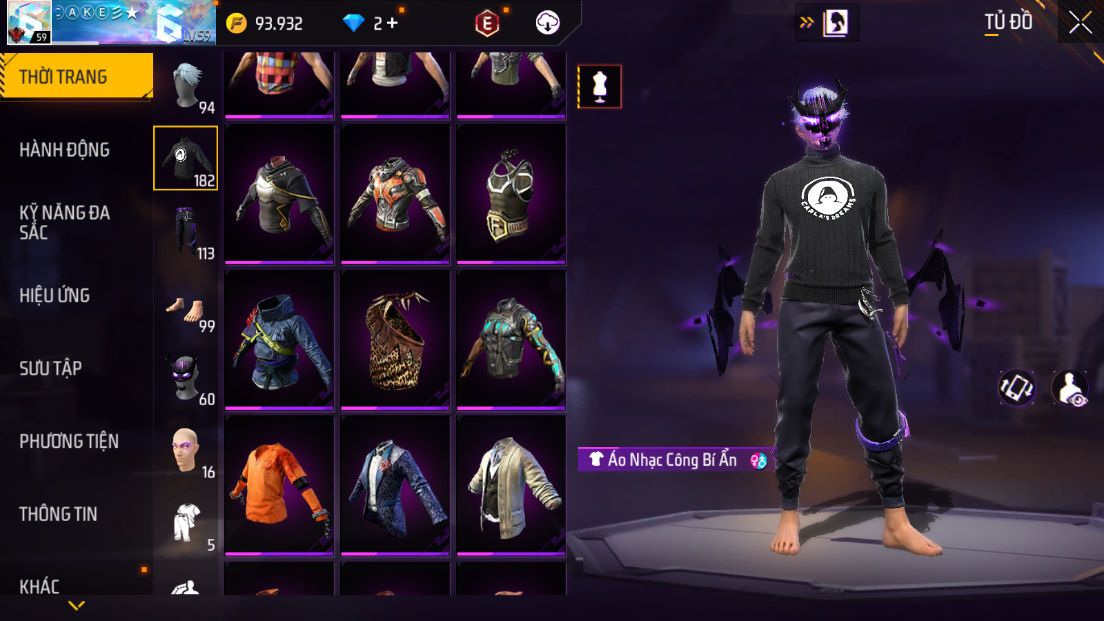
Task: Open the shoes subcategory showing bare feet
Action: 186,309
